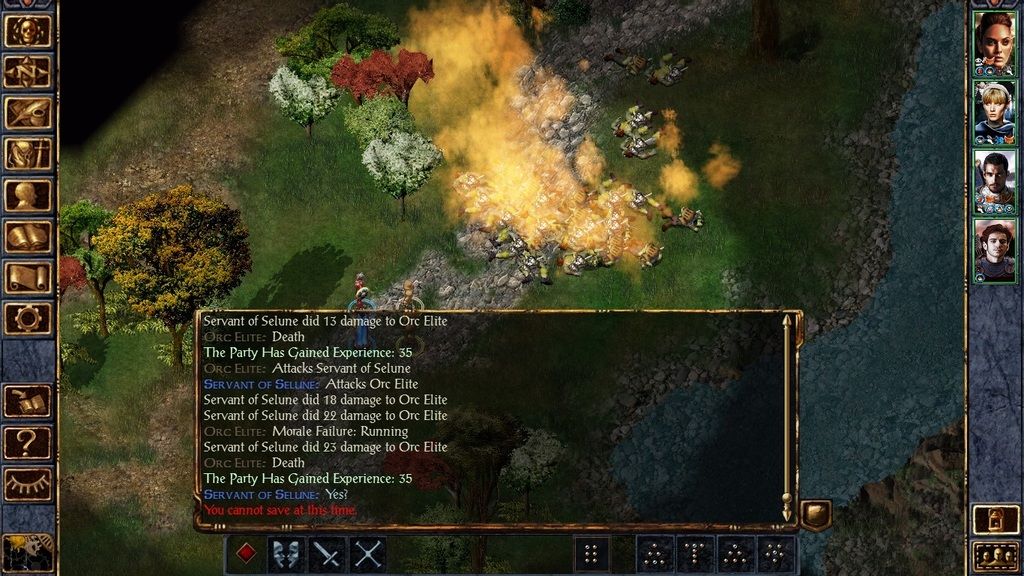The height and width of the screenshot is (576, 1024).
Task: Open the journal with the quill icon
Action: pos(28,112)
